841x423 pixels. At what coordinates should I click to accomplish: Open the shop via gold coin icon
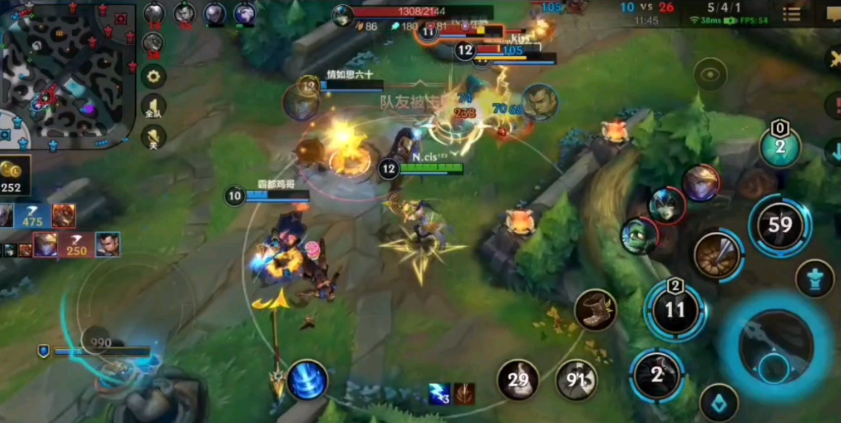(x=13, y=172)
